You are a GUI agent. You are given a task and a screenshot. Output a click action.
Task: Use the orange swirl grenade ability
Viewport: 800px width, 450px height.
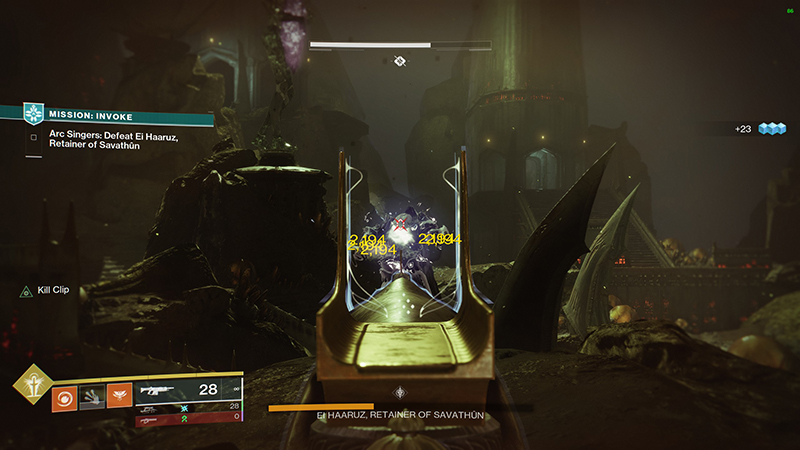click(65, 399)
